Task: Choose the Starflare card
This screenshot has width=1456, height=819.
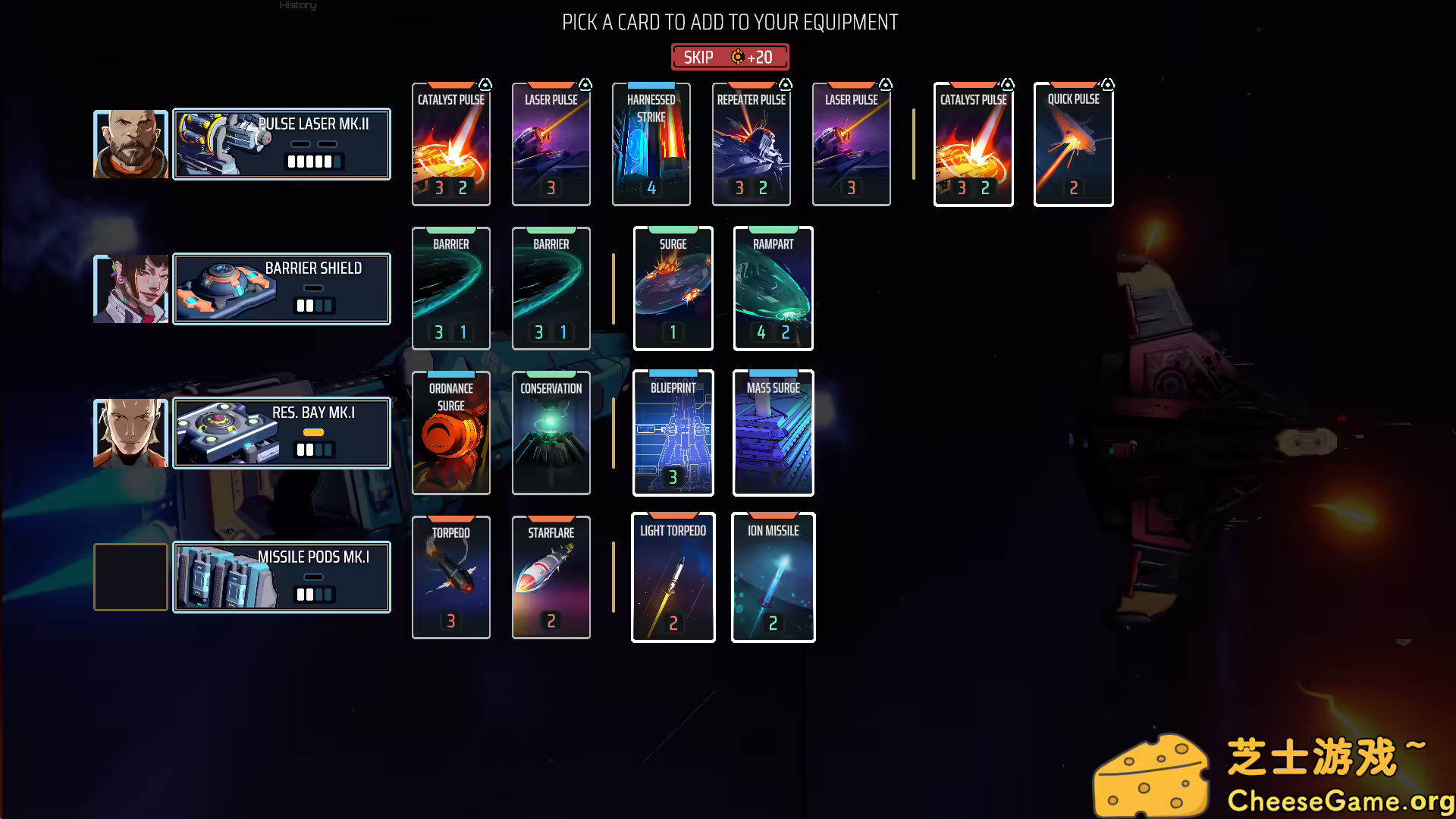Action: point(551,576)
